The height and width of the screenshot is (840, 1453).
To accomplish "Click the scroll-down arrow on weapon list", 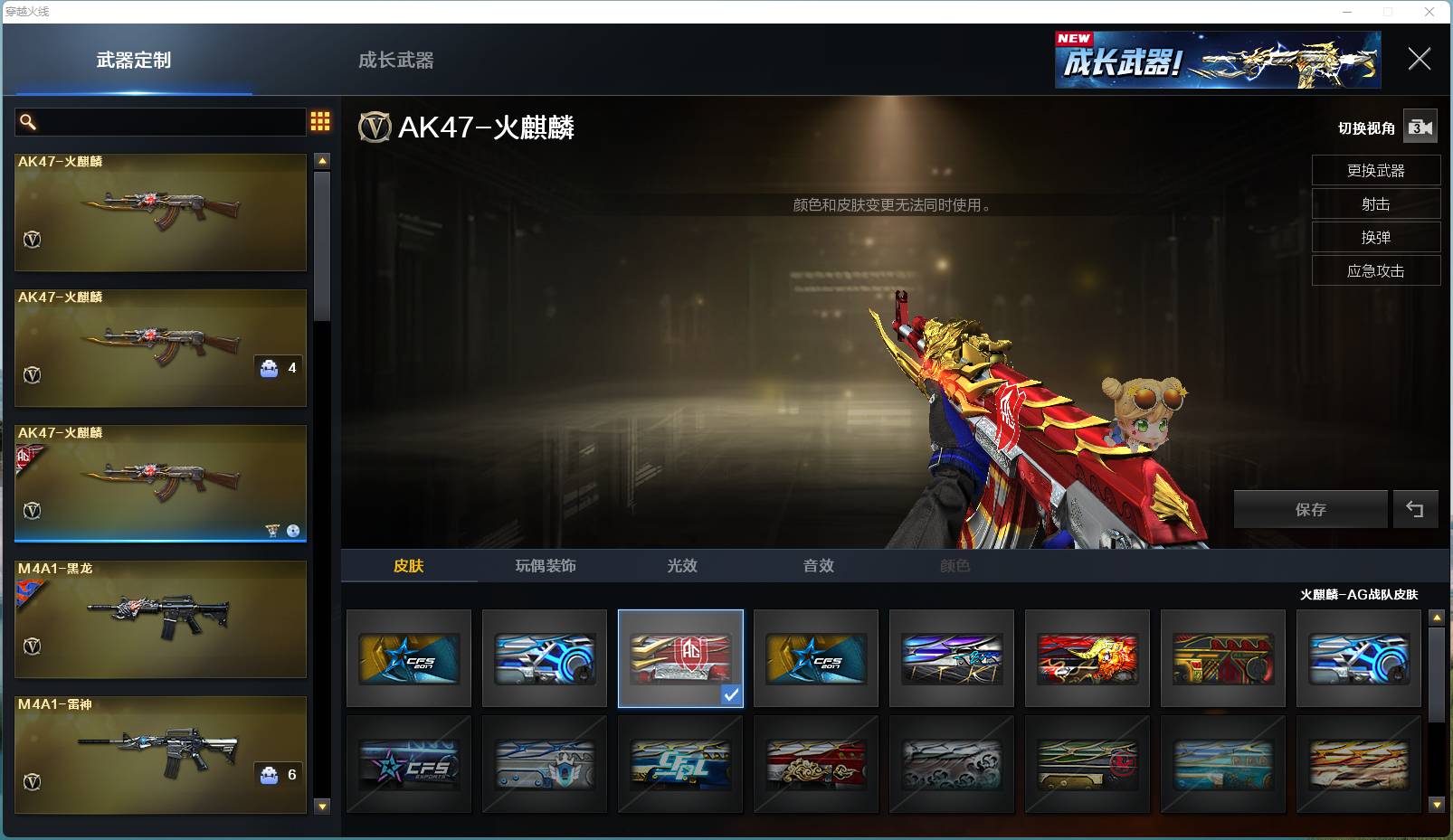I will [322, 806].
